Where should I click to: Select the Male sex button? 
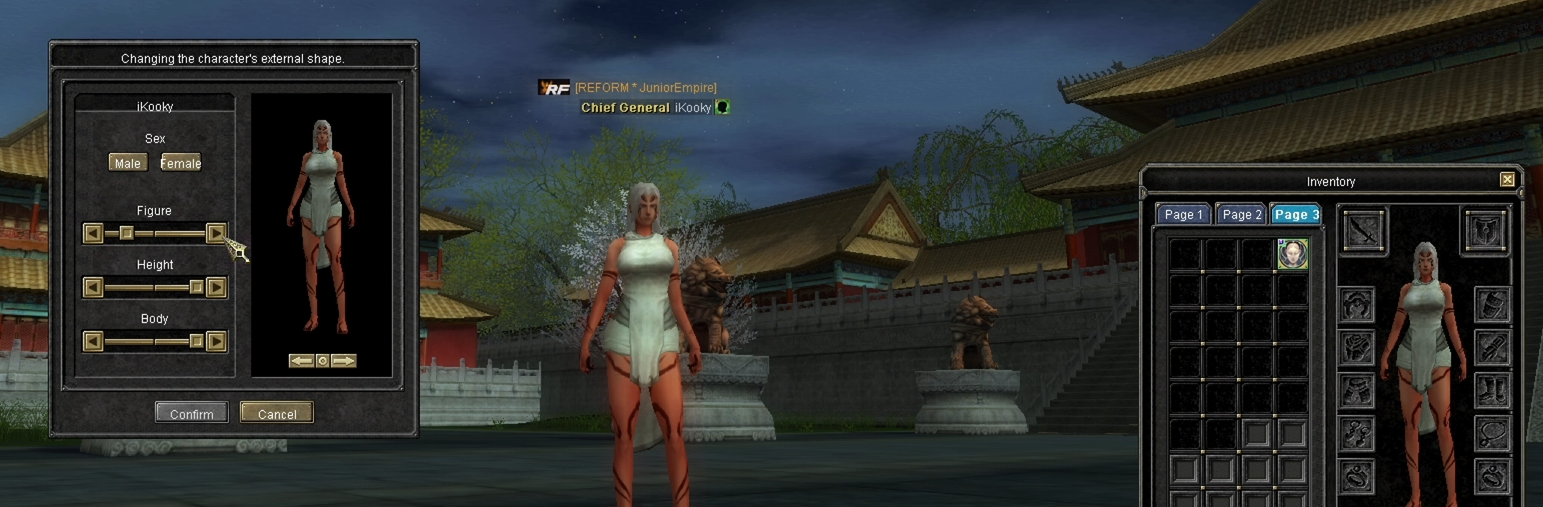click(128, 163)
